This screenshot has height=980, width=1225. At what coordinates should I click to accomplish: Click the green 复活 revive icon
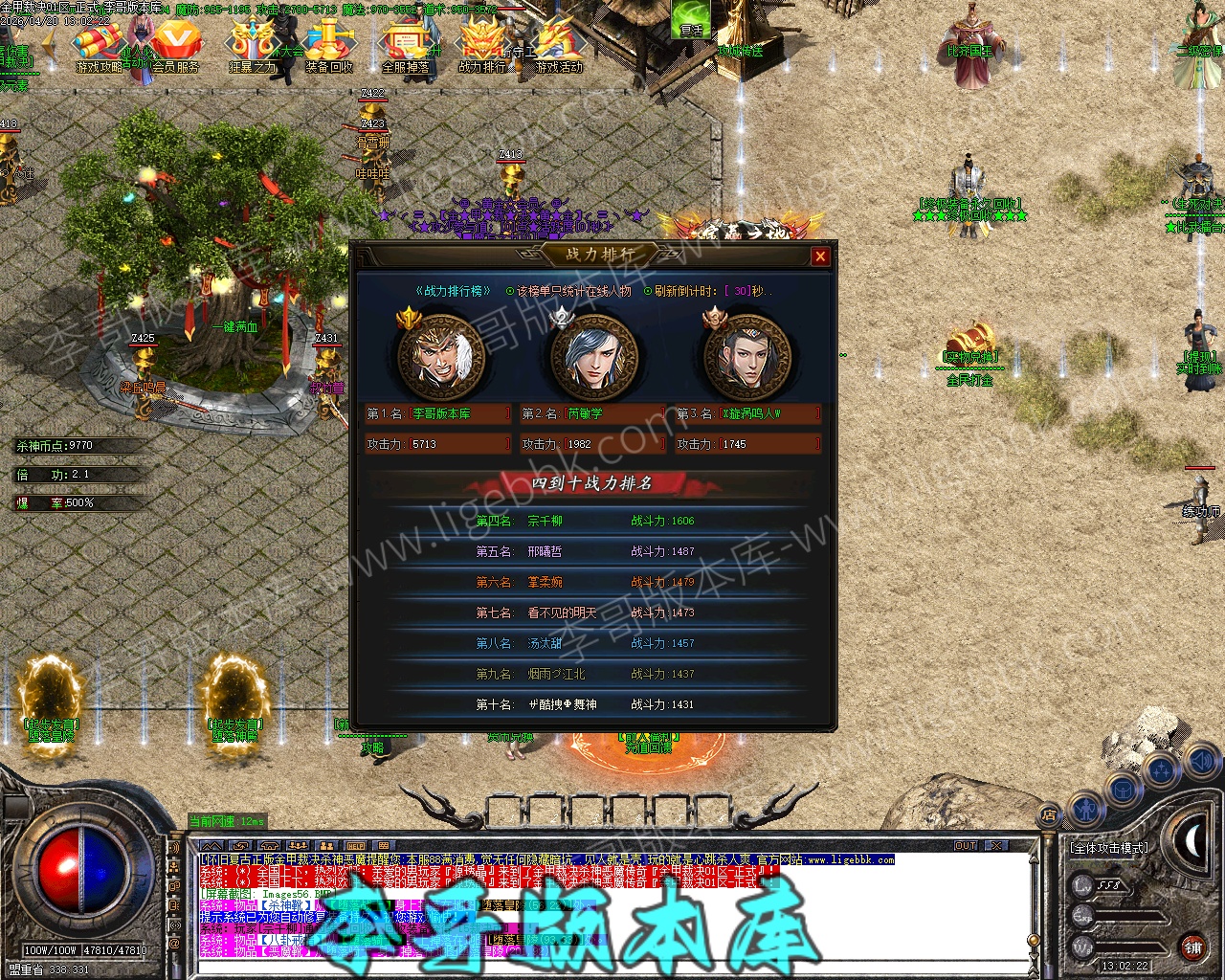691,19
